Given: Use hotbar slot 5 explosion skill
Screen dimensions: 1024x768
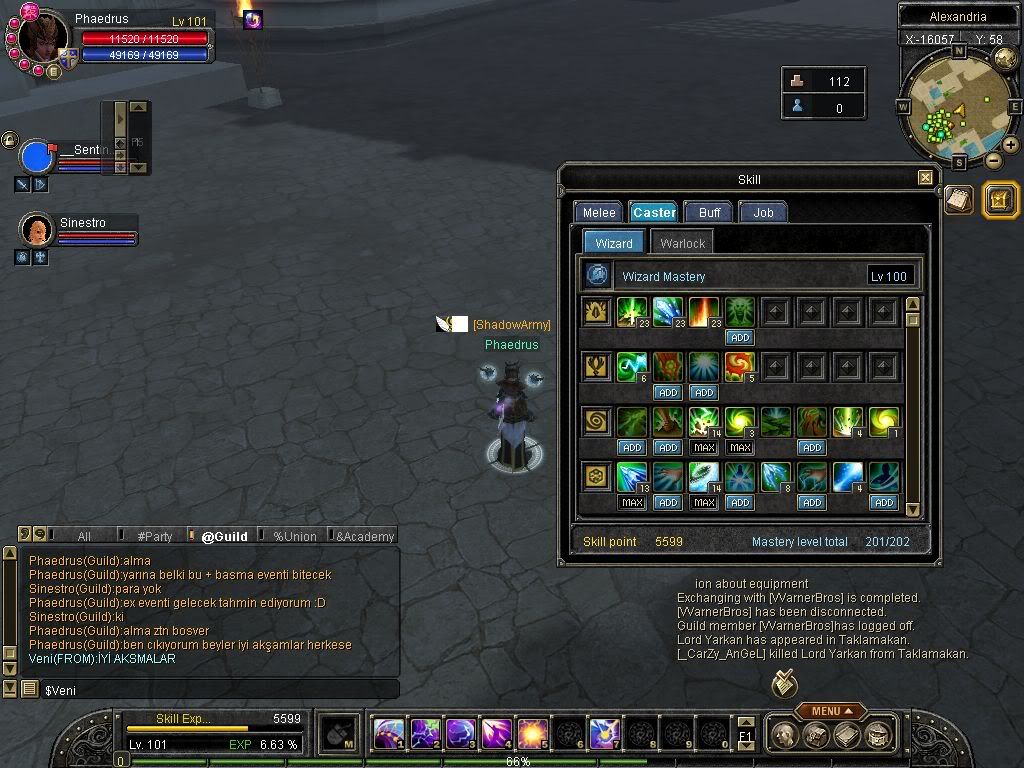Looking at the screenshot, I should 530,734.
